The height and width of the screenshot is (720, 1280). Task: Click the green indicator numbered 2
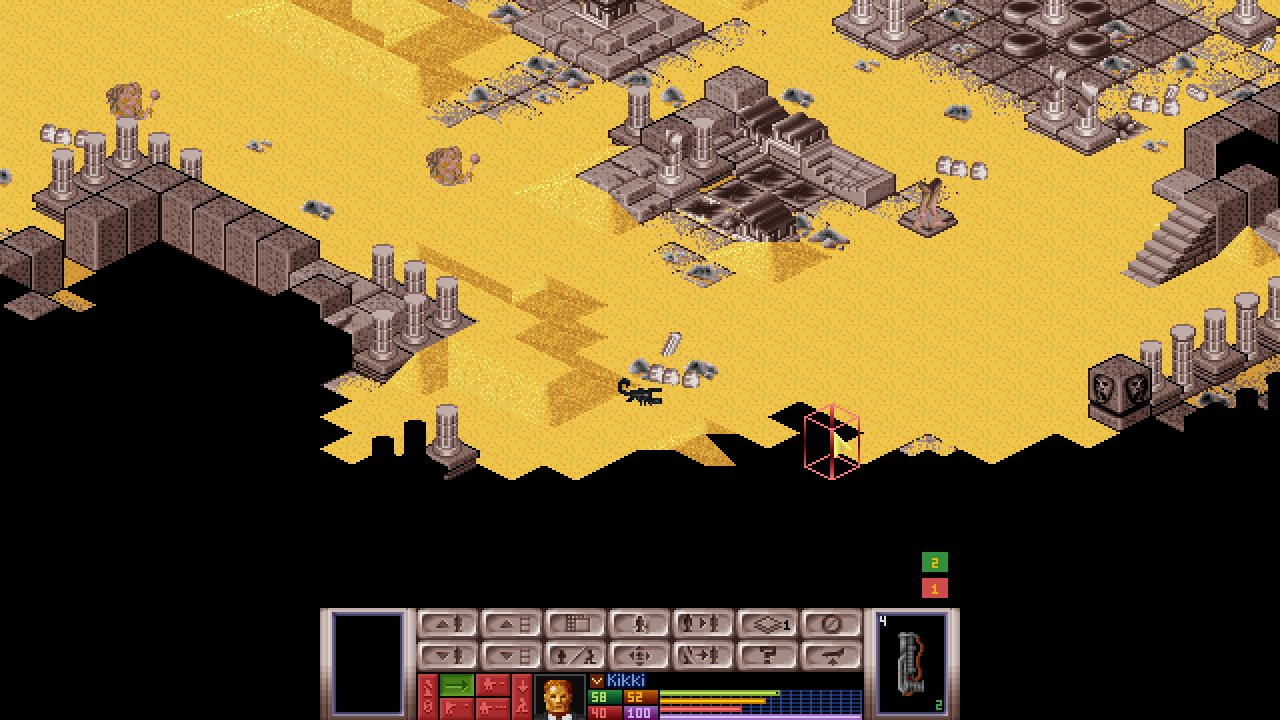(934, 562)
